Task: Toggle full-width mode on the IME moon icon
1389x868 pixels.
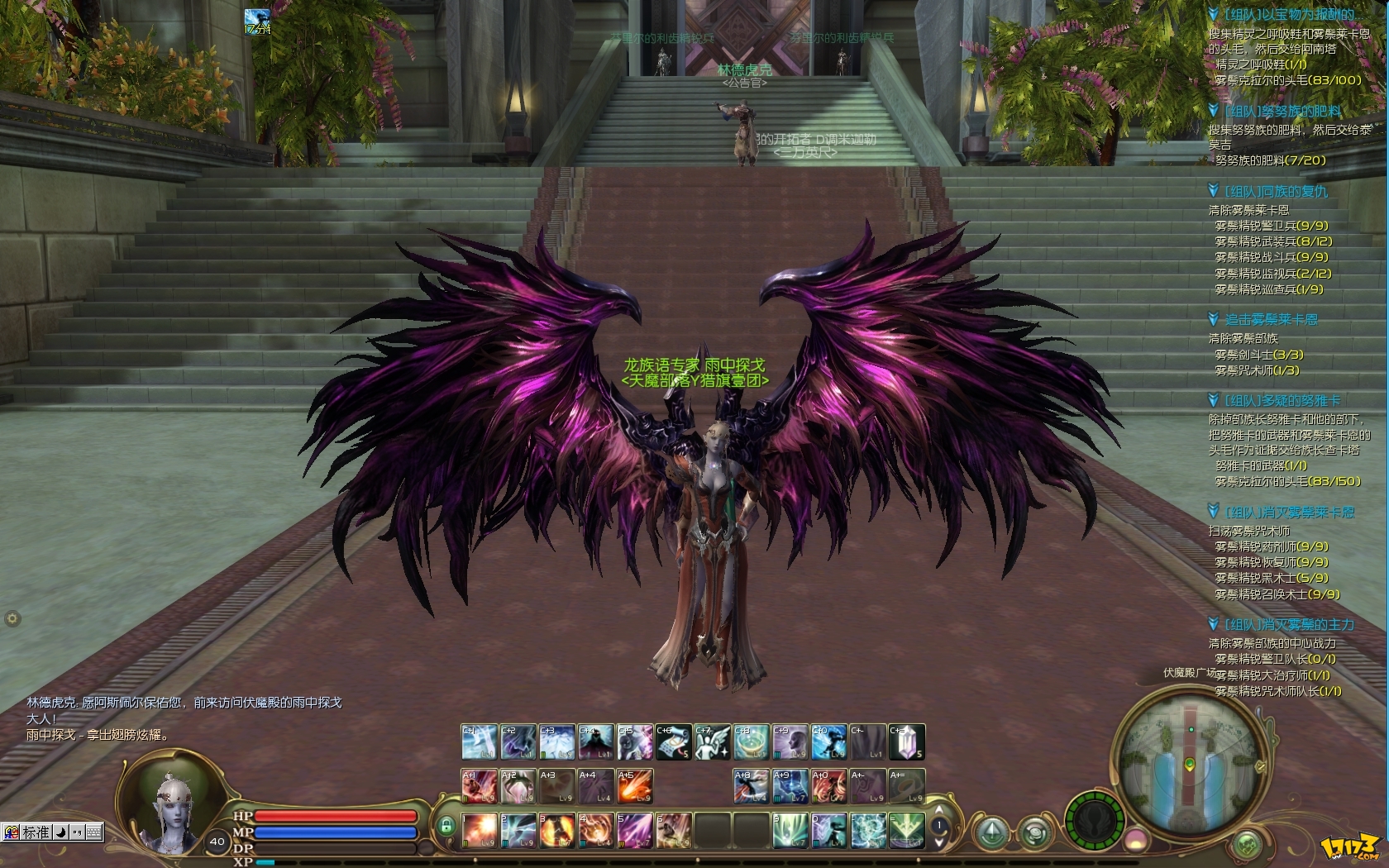Action: click(x=60, y=832)
